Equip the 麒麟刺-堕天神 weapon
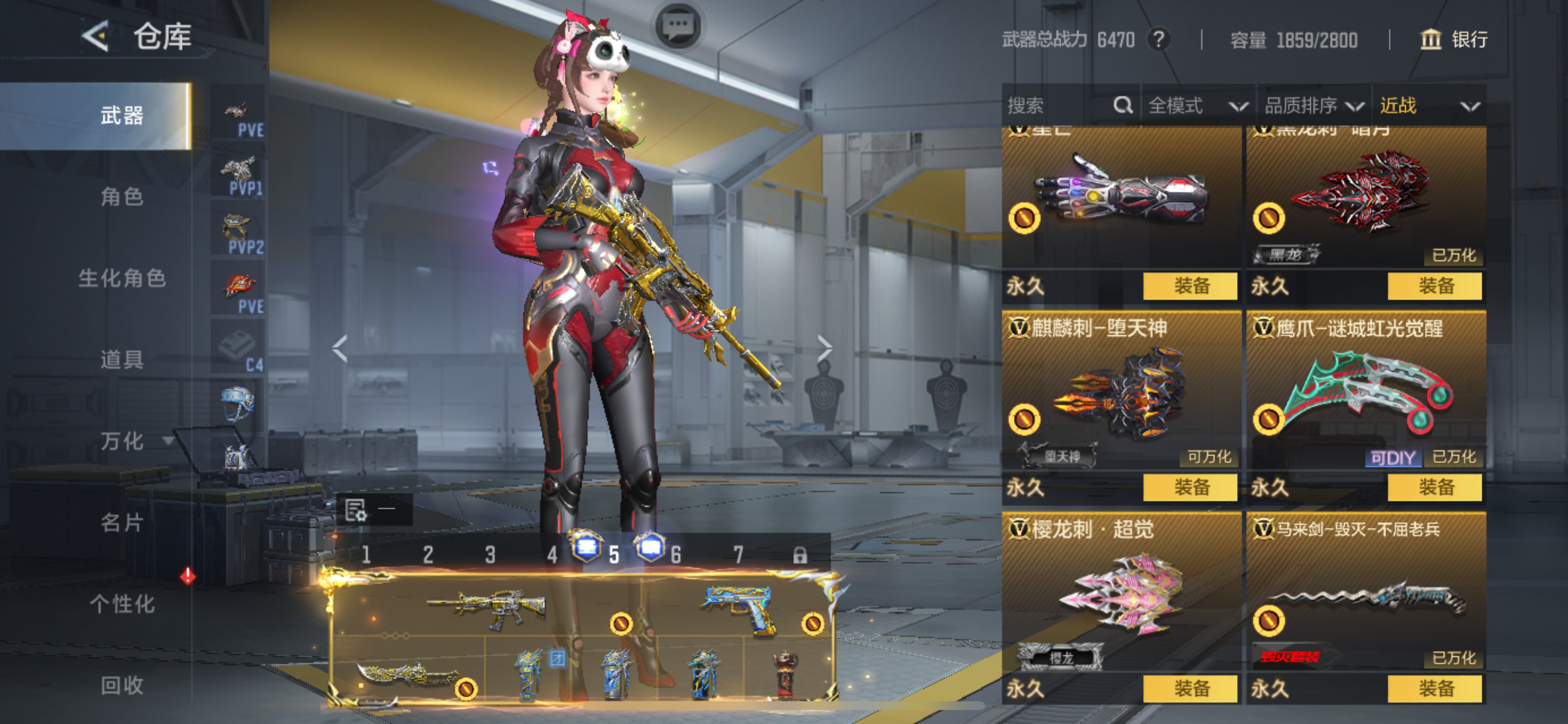The image size is (1568, 724). tap(1190, 487)
